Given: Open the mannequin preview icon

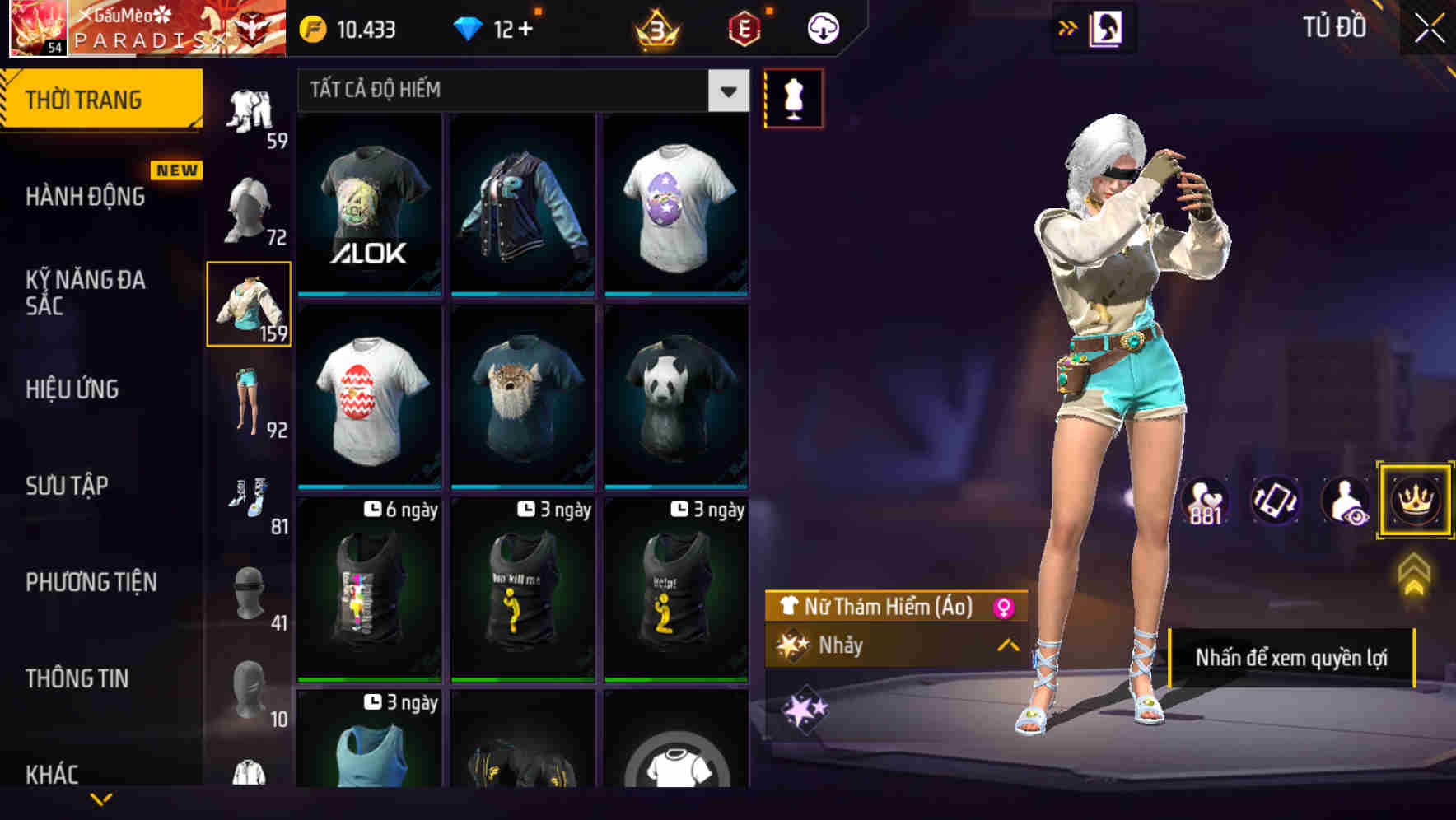Looking at the screenshot, I should point(793,97).
